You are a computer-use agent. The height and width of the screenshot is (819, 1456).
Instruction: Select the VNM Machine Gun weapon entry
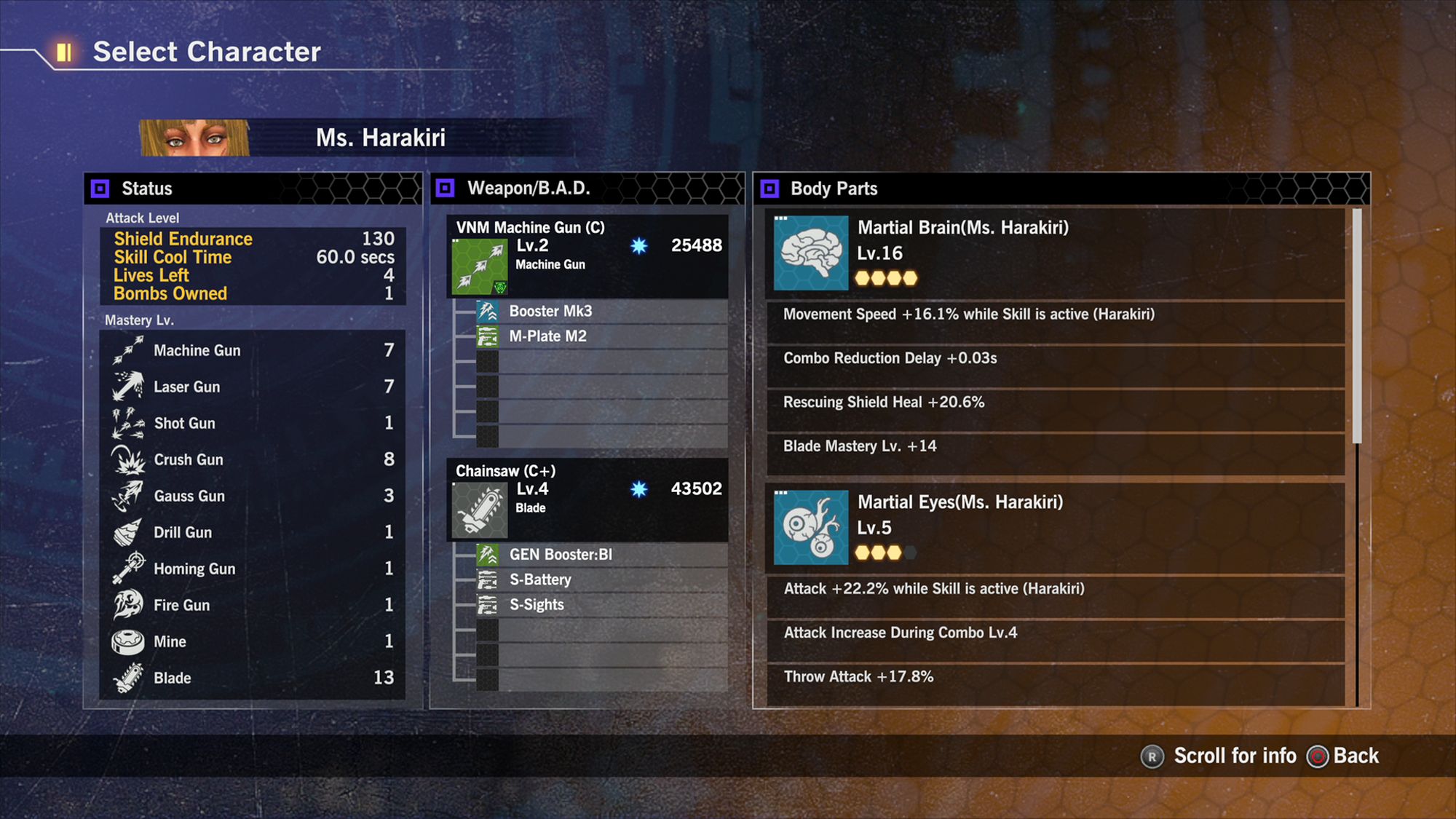tap(587, 255)
